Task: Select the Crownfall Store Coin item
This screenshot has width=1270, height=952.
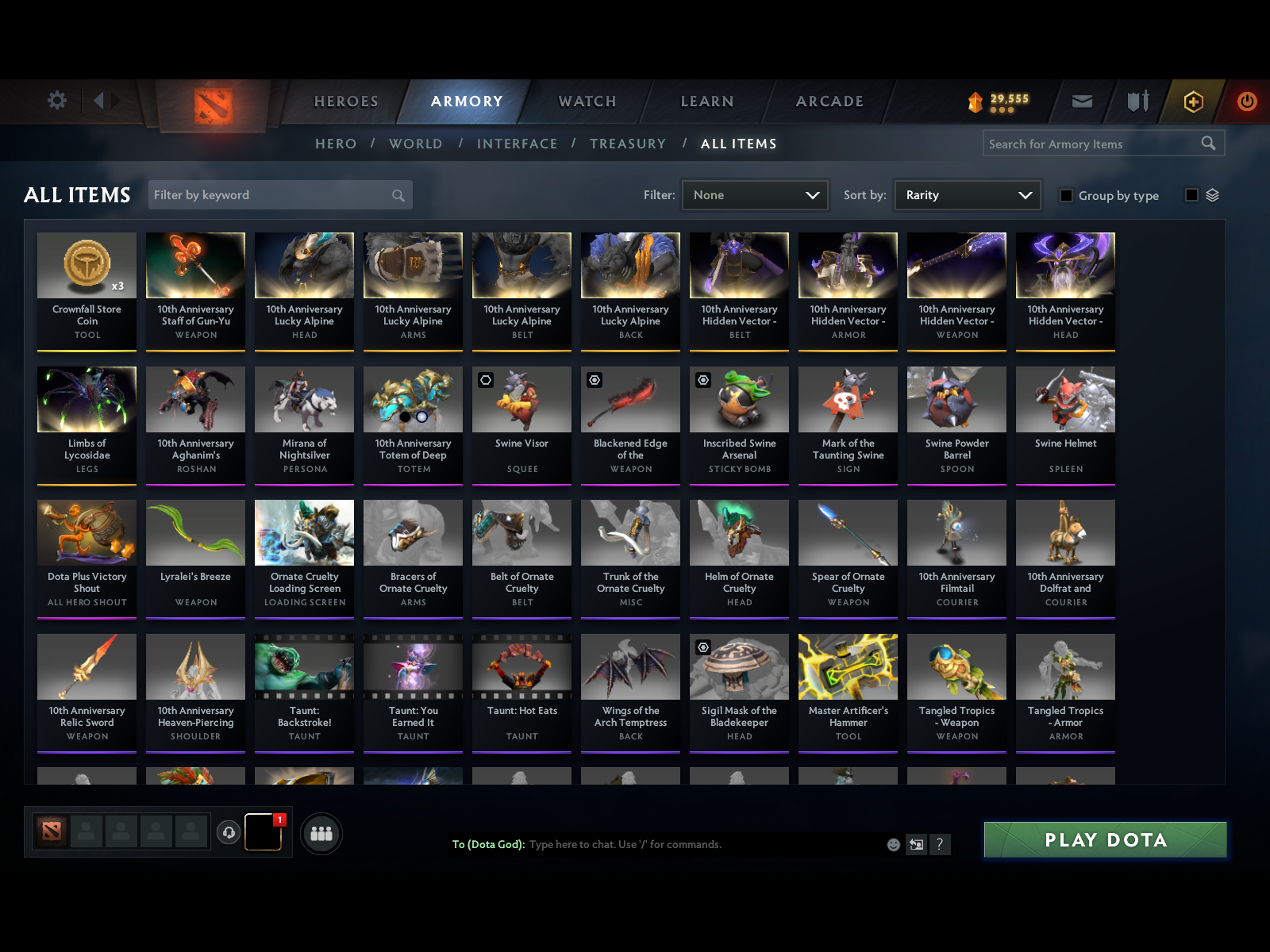Action: [x=87, y=290]
